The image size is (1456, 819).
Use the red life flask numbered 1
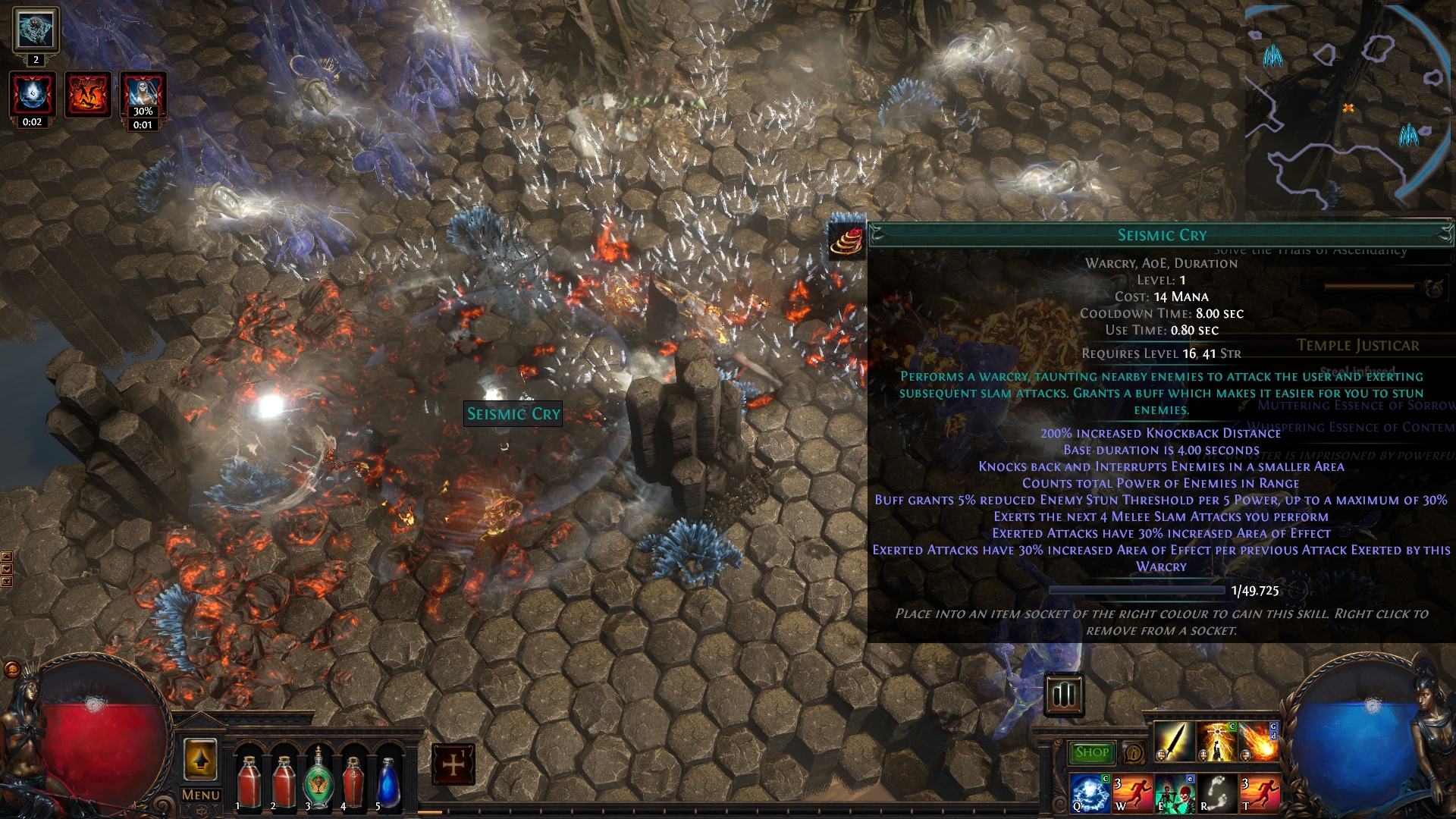(x=249, y=781)
